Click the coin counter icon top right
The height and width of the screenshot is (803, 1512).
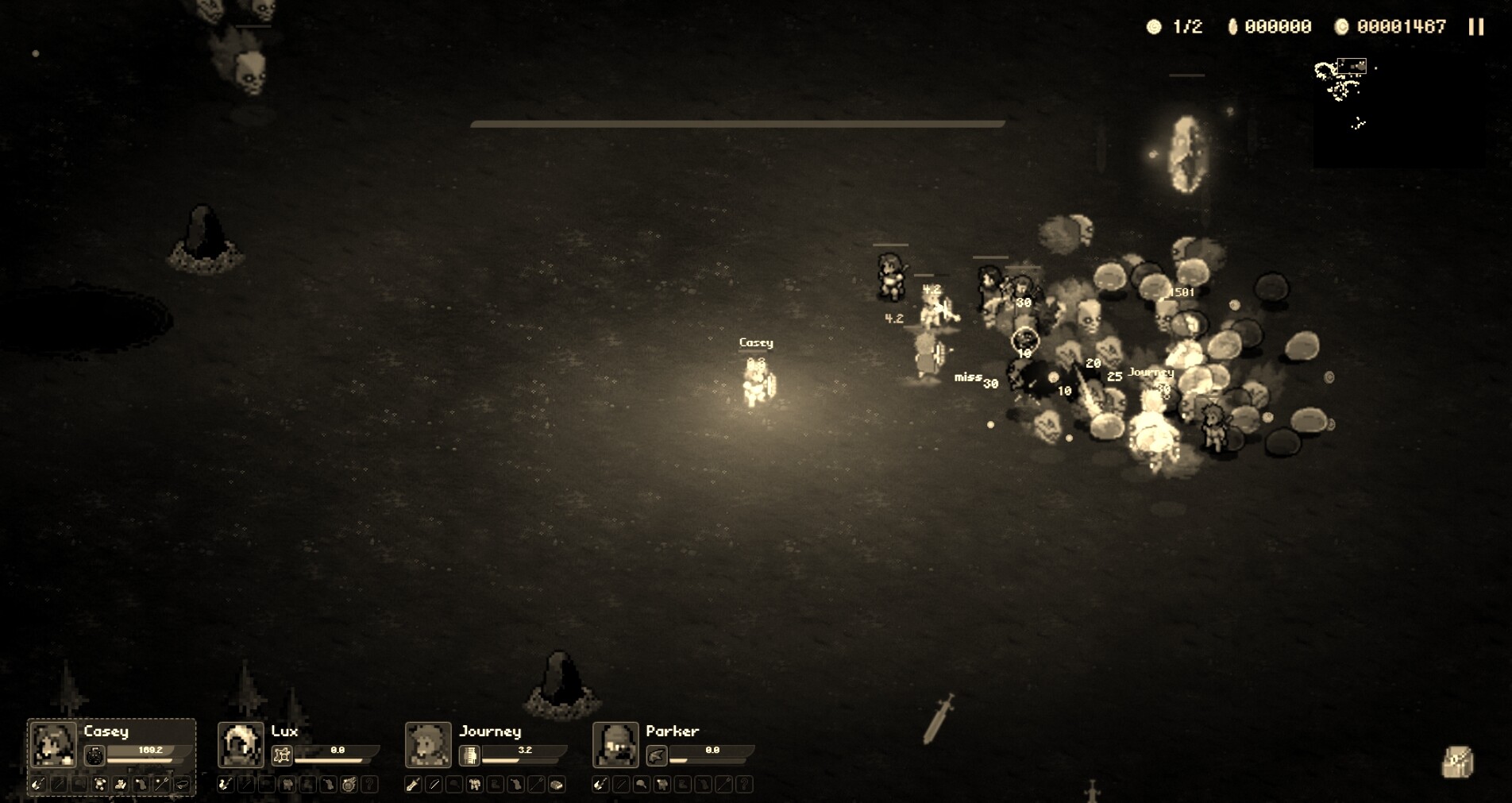tap(1342, 26)
